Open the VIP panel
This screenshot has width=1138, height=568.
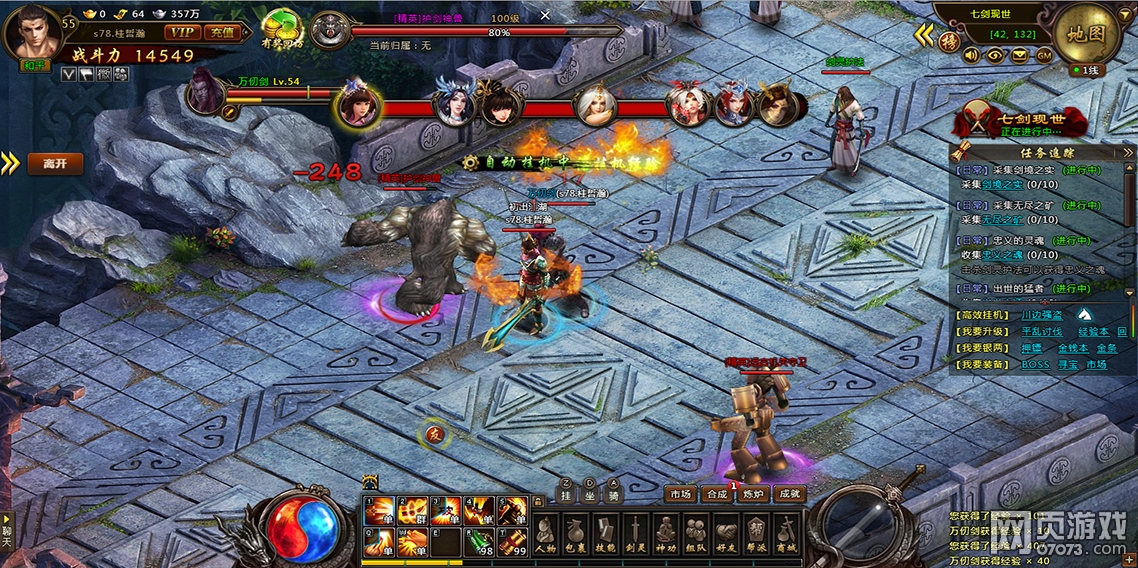pos(182,31)
